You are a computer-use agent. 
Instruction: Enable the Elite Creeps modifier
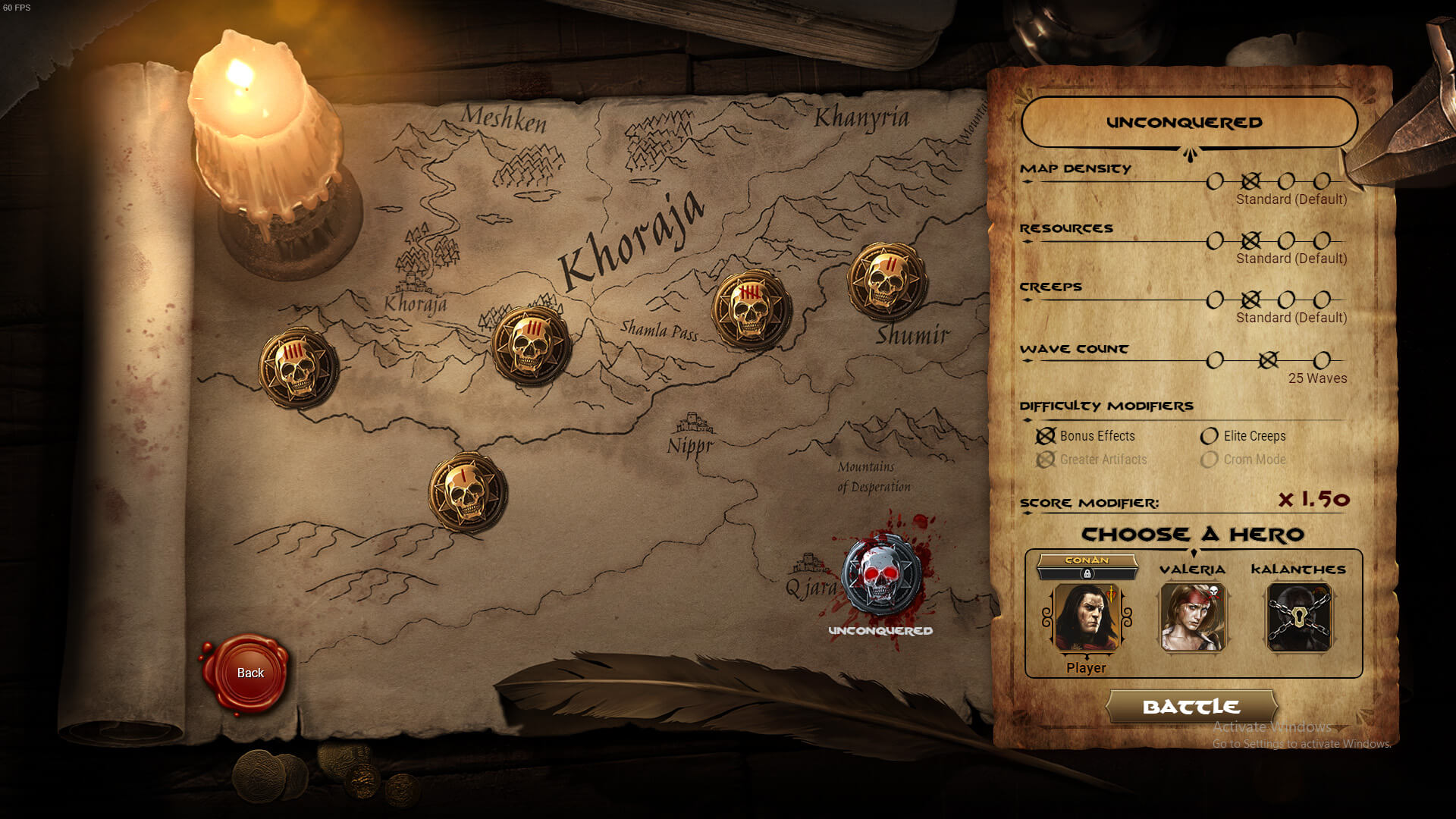point(1208,436)
